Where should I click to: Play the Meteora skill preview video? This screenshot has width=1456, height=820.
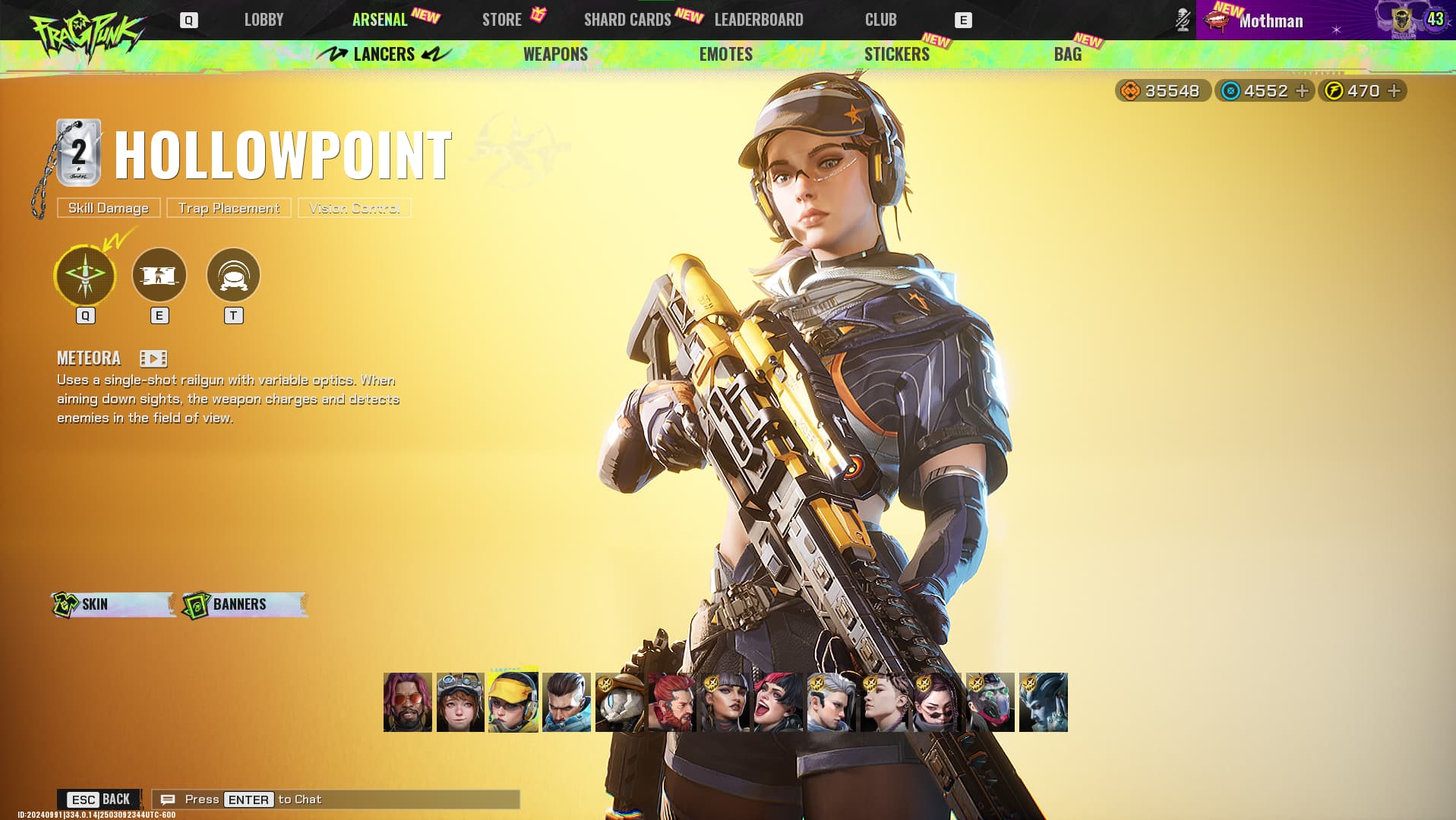(153, 358)
